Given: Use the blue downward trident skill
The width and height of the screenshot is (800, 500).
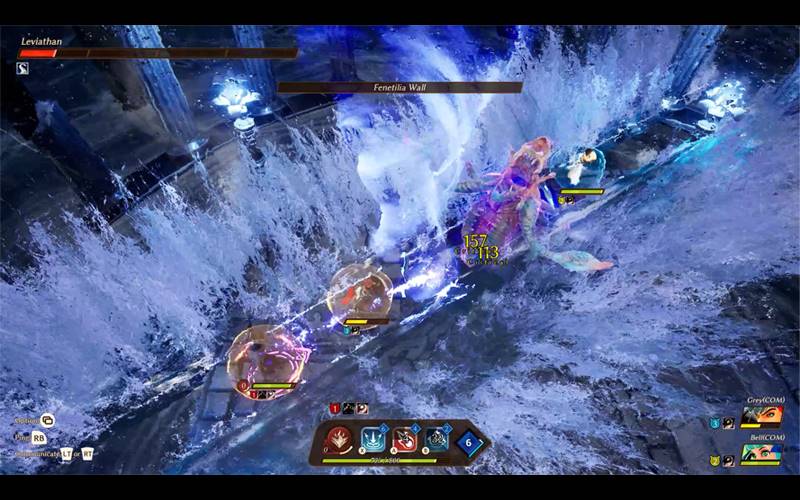Looking at the screenshot, I should click(374, 439).
